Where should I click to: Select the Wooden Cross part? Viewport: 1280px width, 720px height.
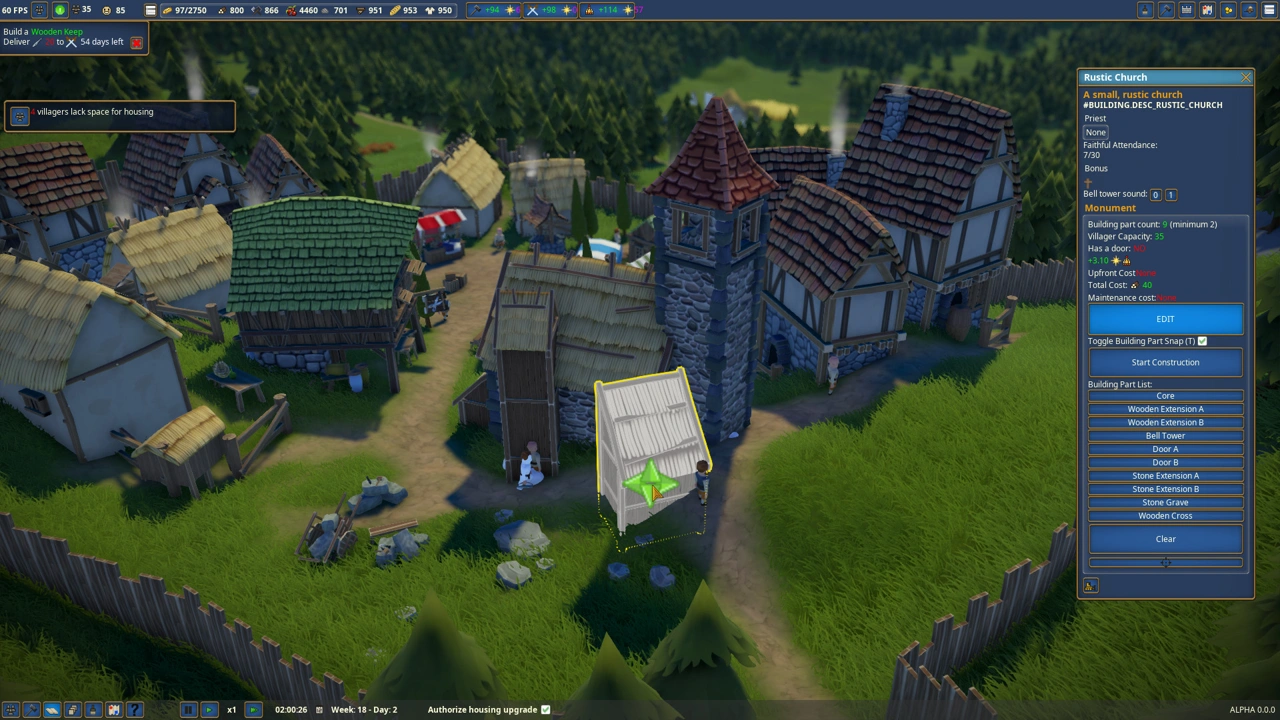(1165, 516)
